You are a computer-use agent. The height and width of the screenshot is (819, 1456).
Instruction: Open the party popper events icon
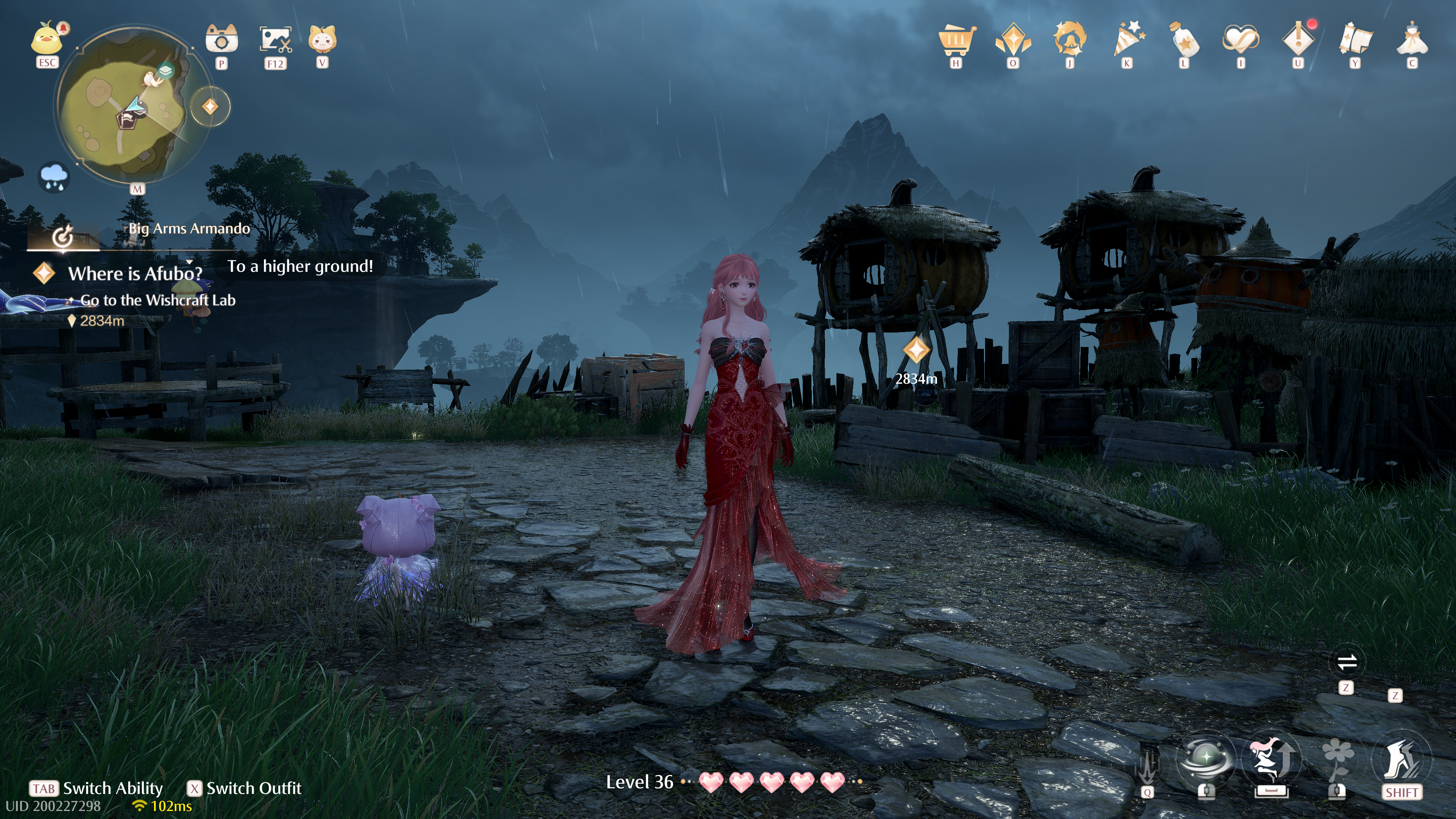tap(1127, 39)
